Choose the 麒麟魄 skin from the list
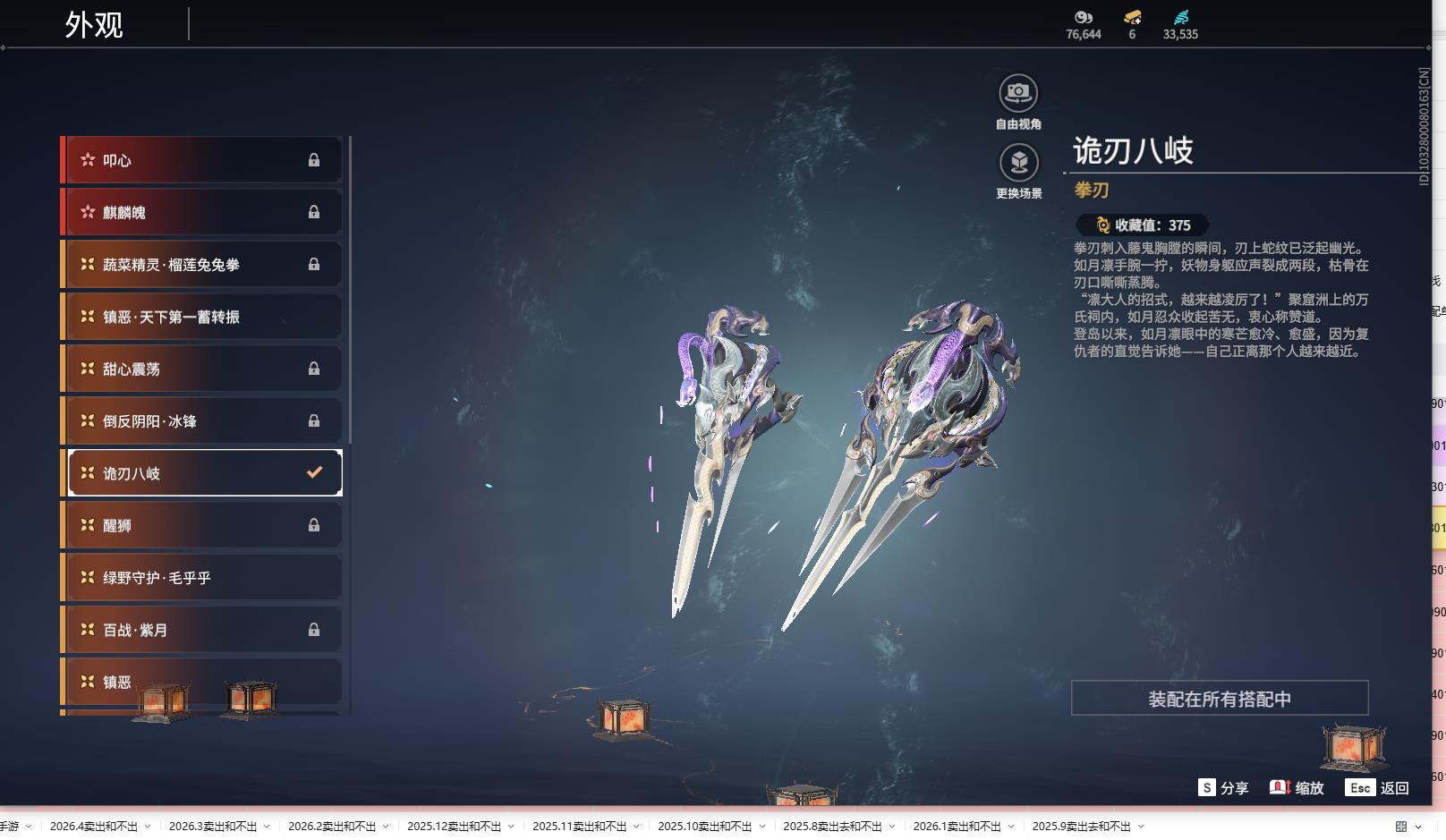Viewport: 1446px width, 840px height. coord(201,212)
